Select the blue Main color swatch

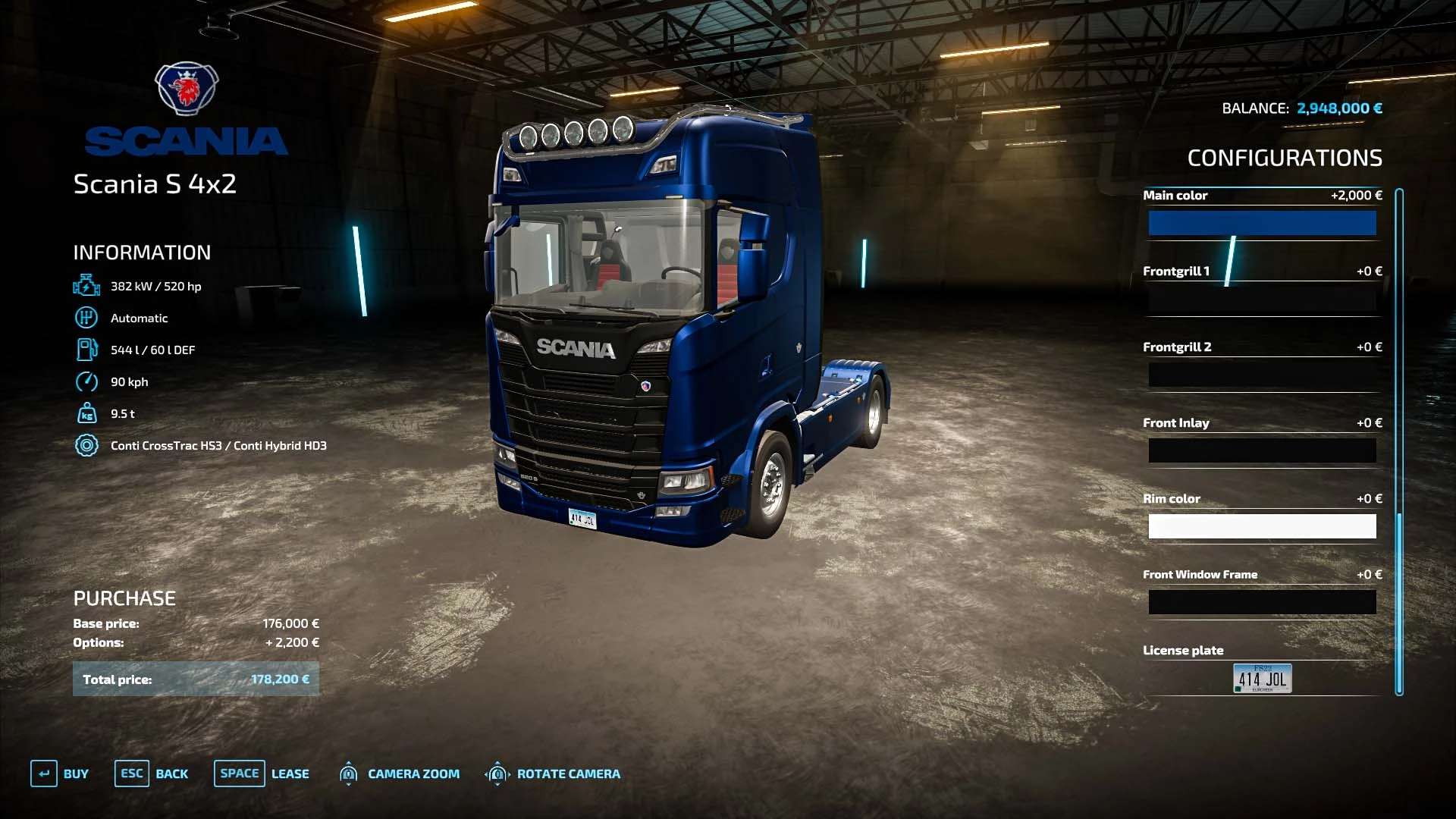click(x=1262, y=223)
